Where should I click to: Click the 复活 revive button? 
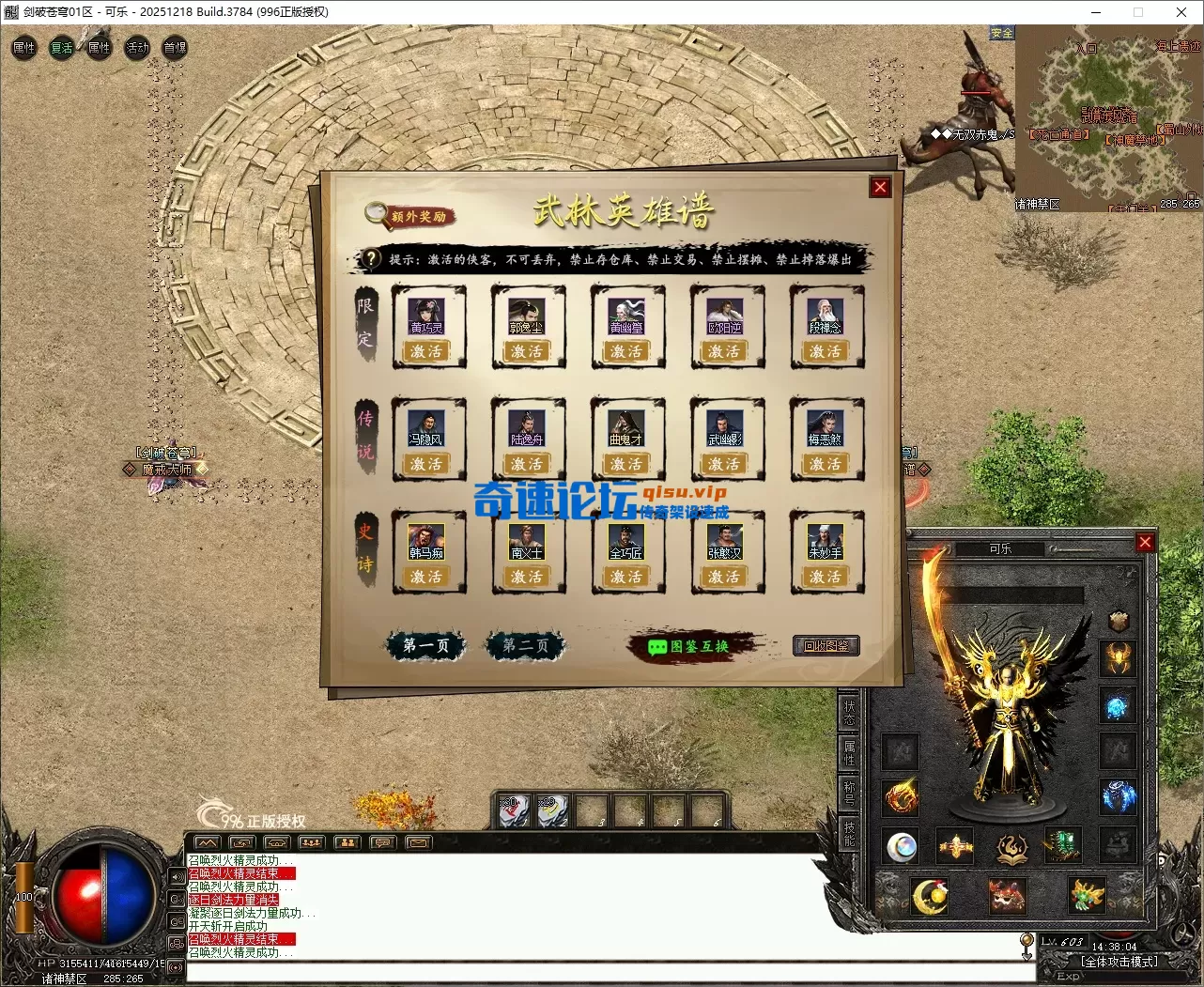tap(62, 48)
